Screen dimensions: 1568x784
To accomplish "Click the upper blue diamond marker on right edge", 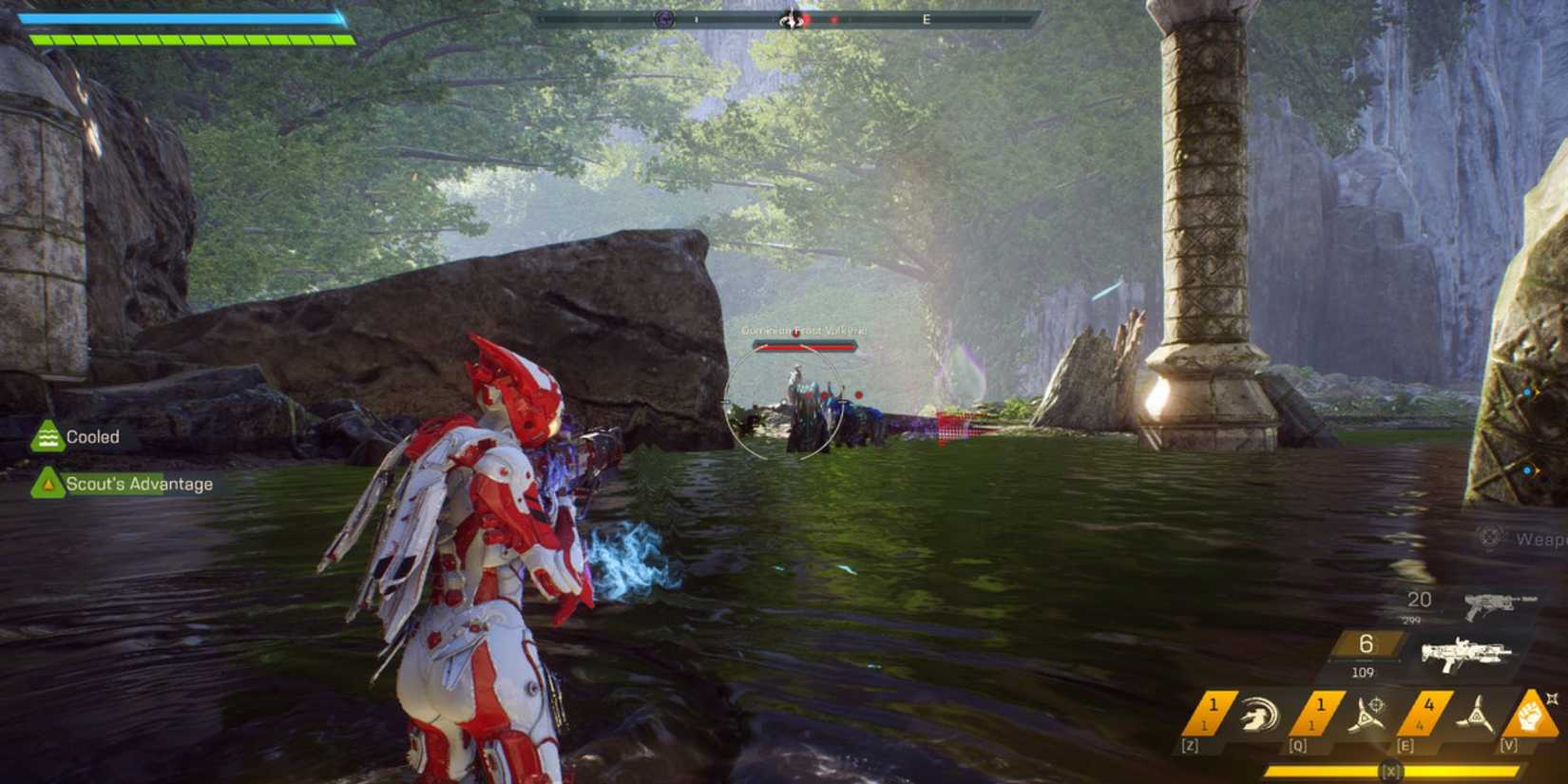I will 1528,390.
